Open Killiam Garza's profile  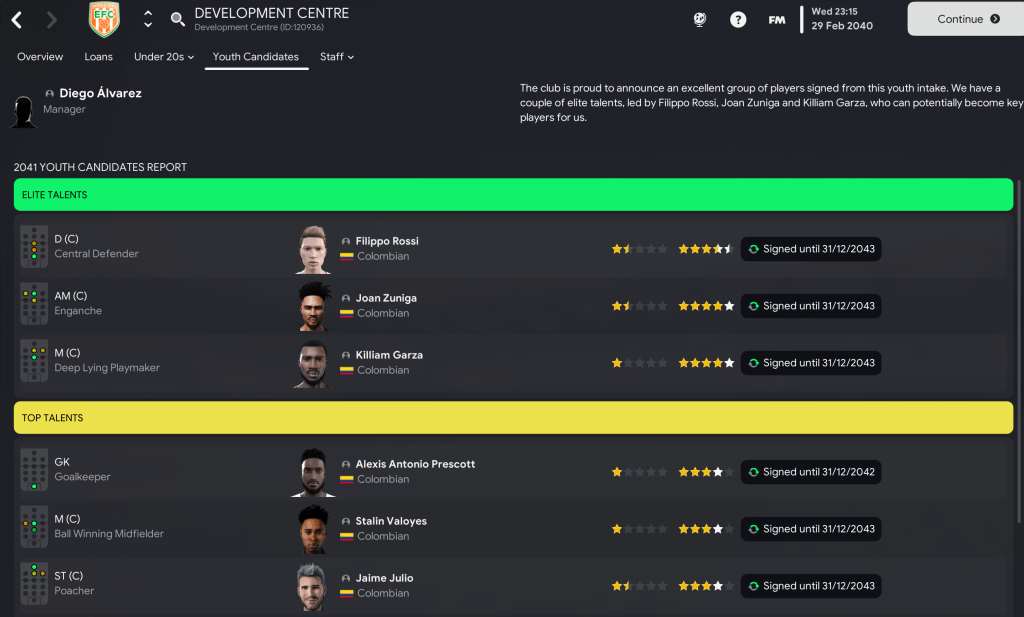(389, 355)
